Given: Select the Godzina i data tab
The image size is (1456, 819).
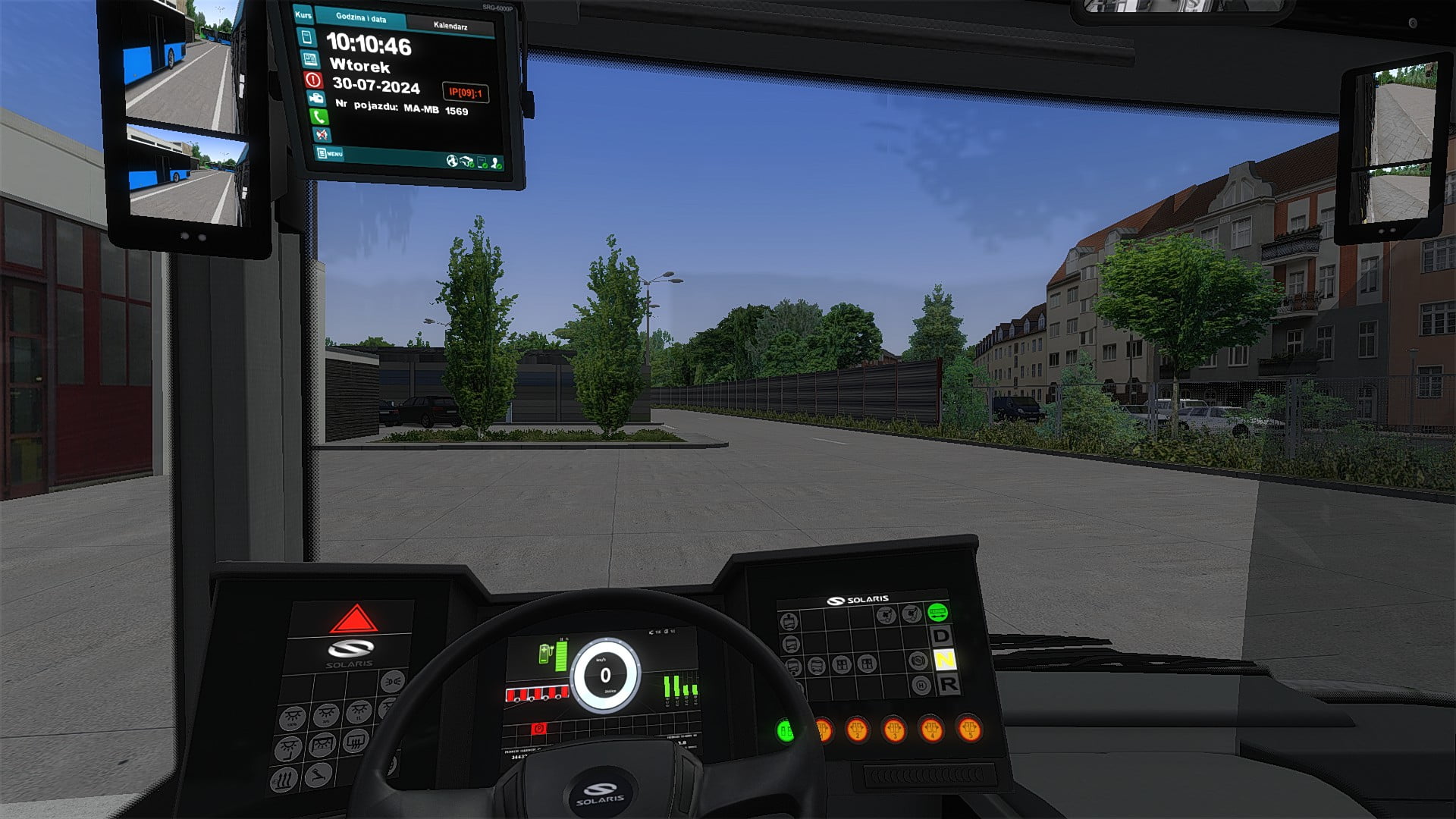Looking at the screenshot, I should tap(361, 18).
